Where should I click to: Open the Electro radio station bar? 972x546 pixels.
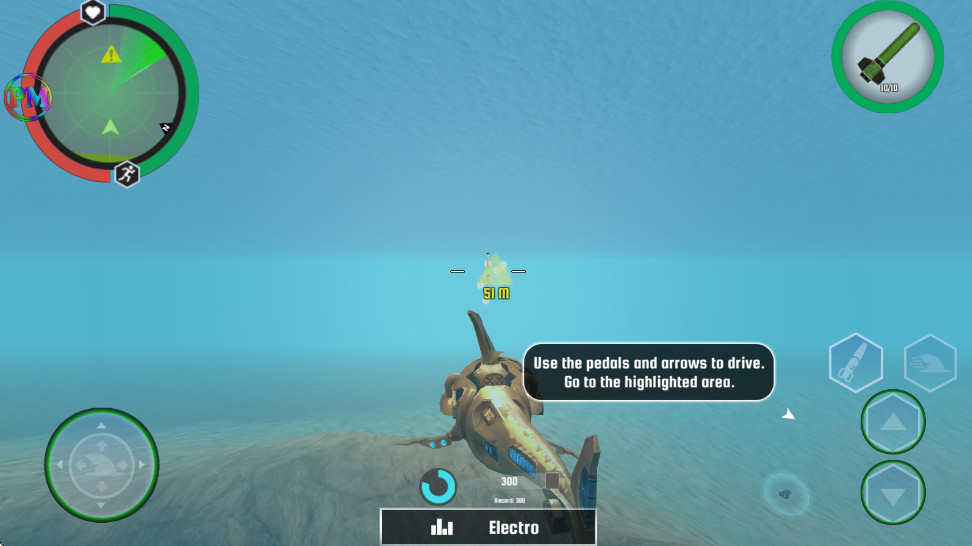click(x=488, y=527)
